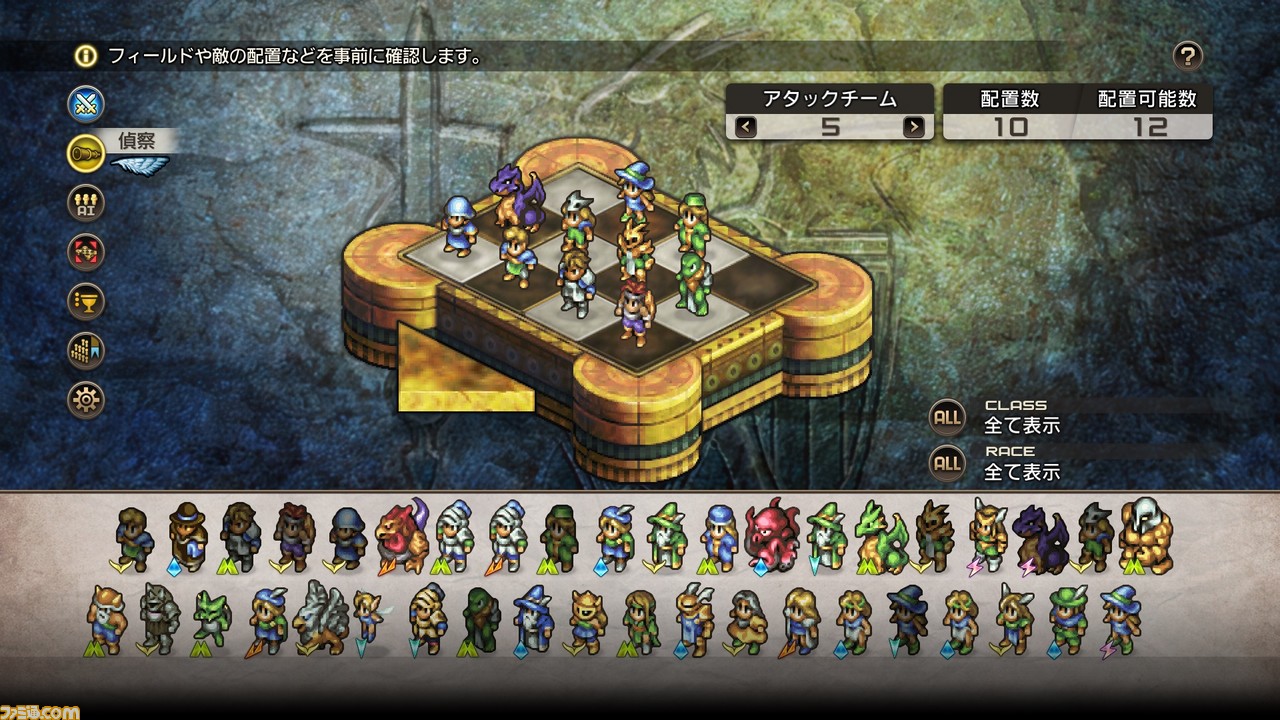Select the formation placement icon below AI

click(x=85, y=252)
